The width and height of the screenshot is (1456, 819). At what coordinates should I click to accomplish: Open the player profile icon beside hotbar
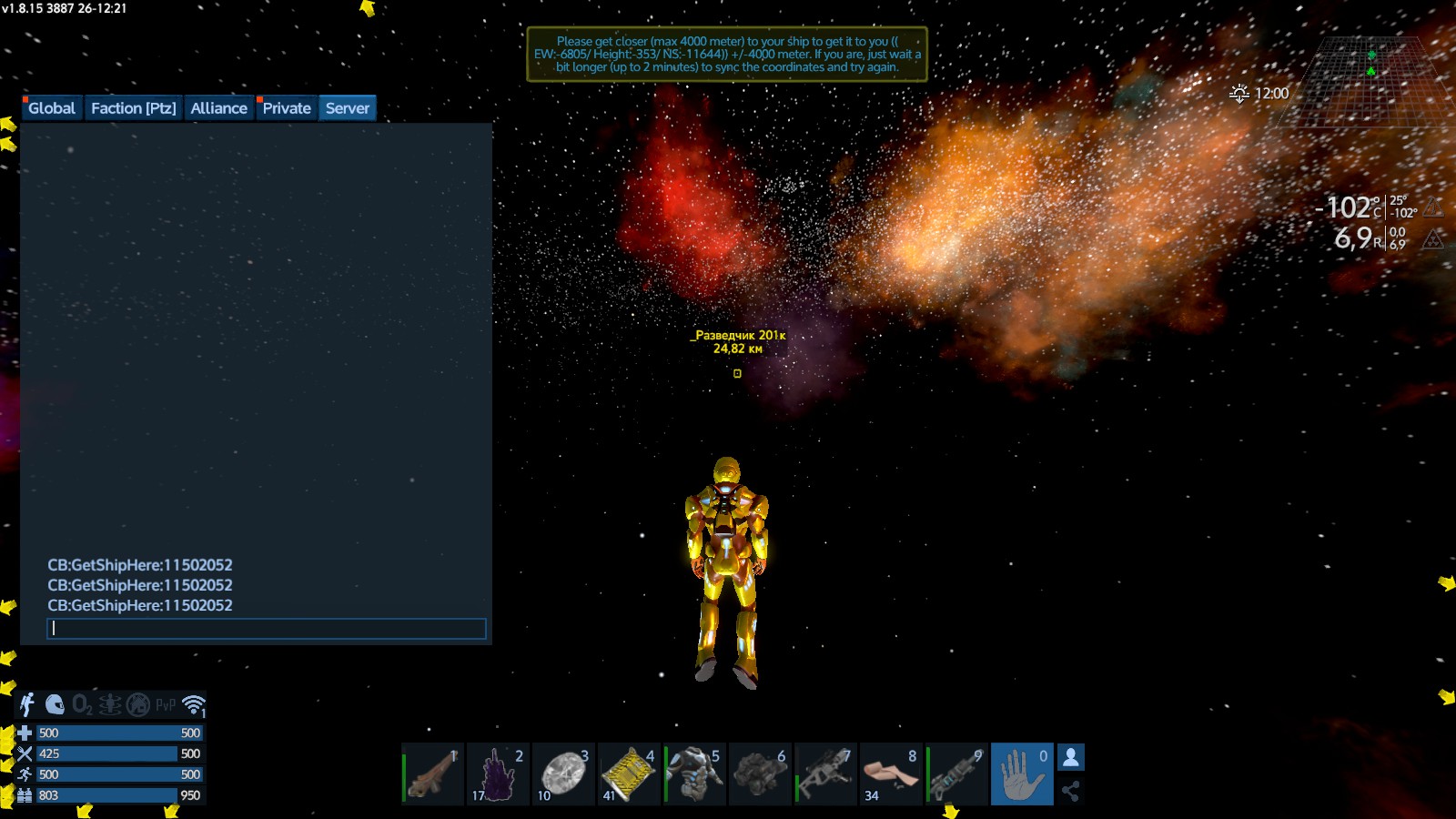tap(1071, 757)
